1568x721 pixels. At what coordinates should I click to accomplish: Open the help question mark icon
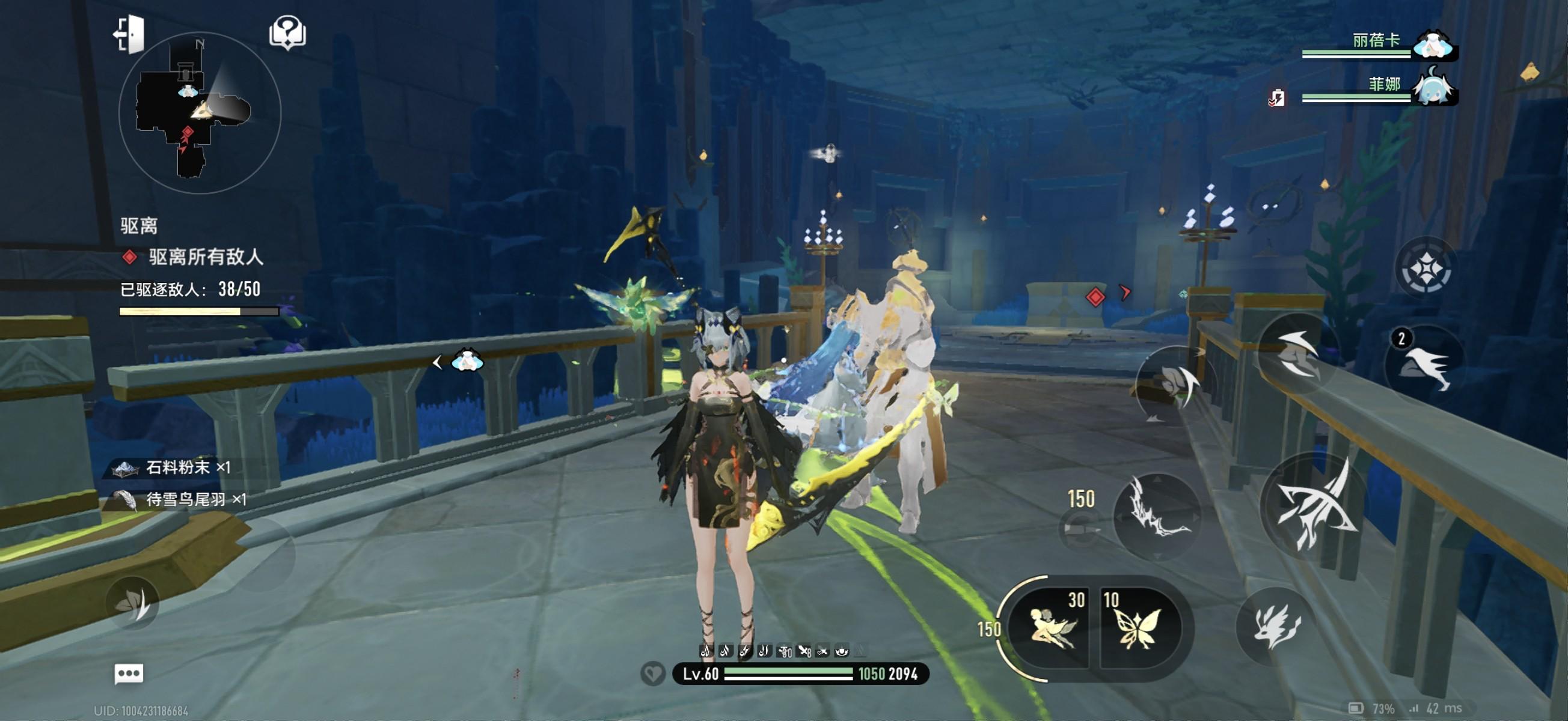287,33
